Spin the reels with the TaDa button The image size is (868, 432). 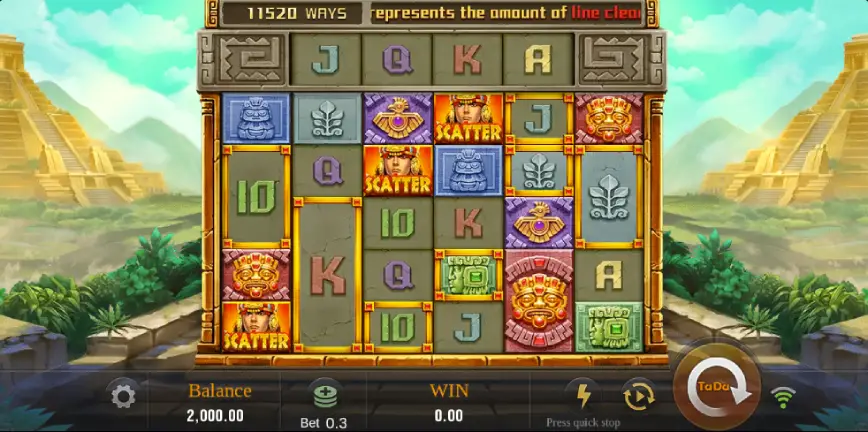[716, 387]
